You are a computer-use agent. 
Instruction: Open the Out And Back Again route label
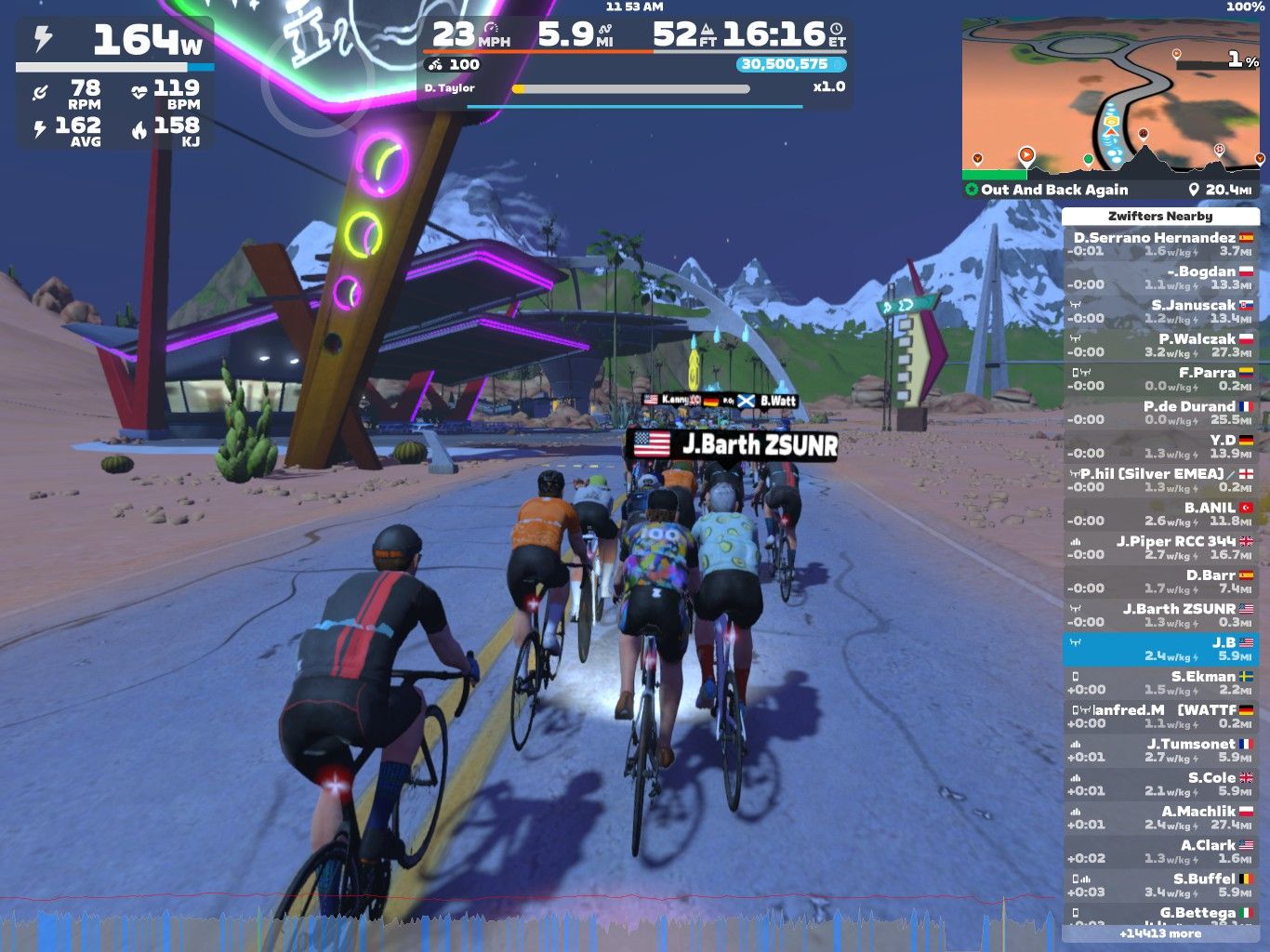(x=1054, y=190)
